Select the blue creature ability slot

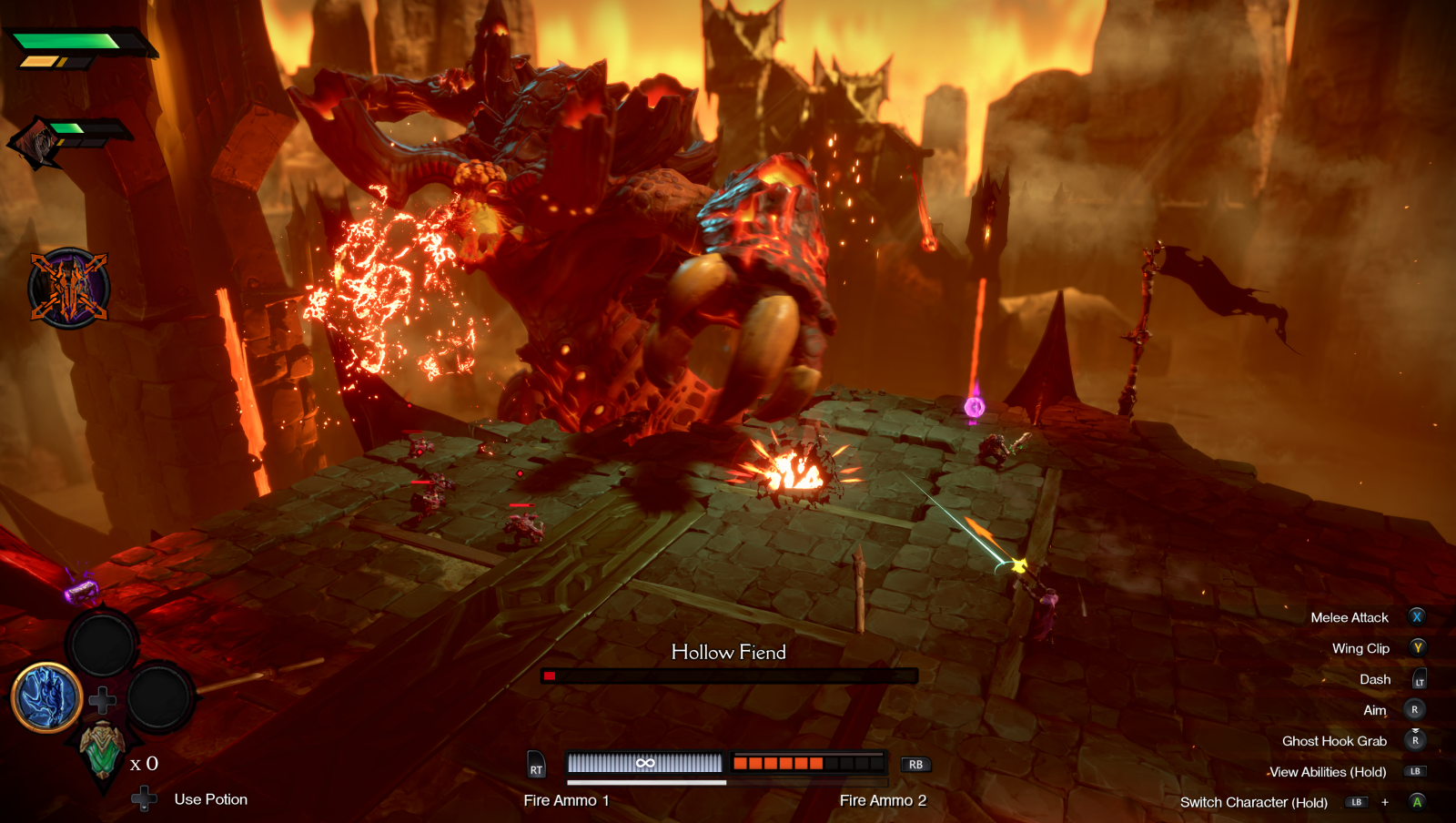(46, 698)
